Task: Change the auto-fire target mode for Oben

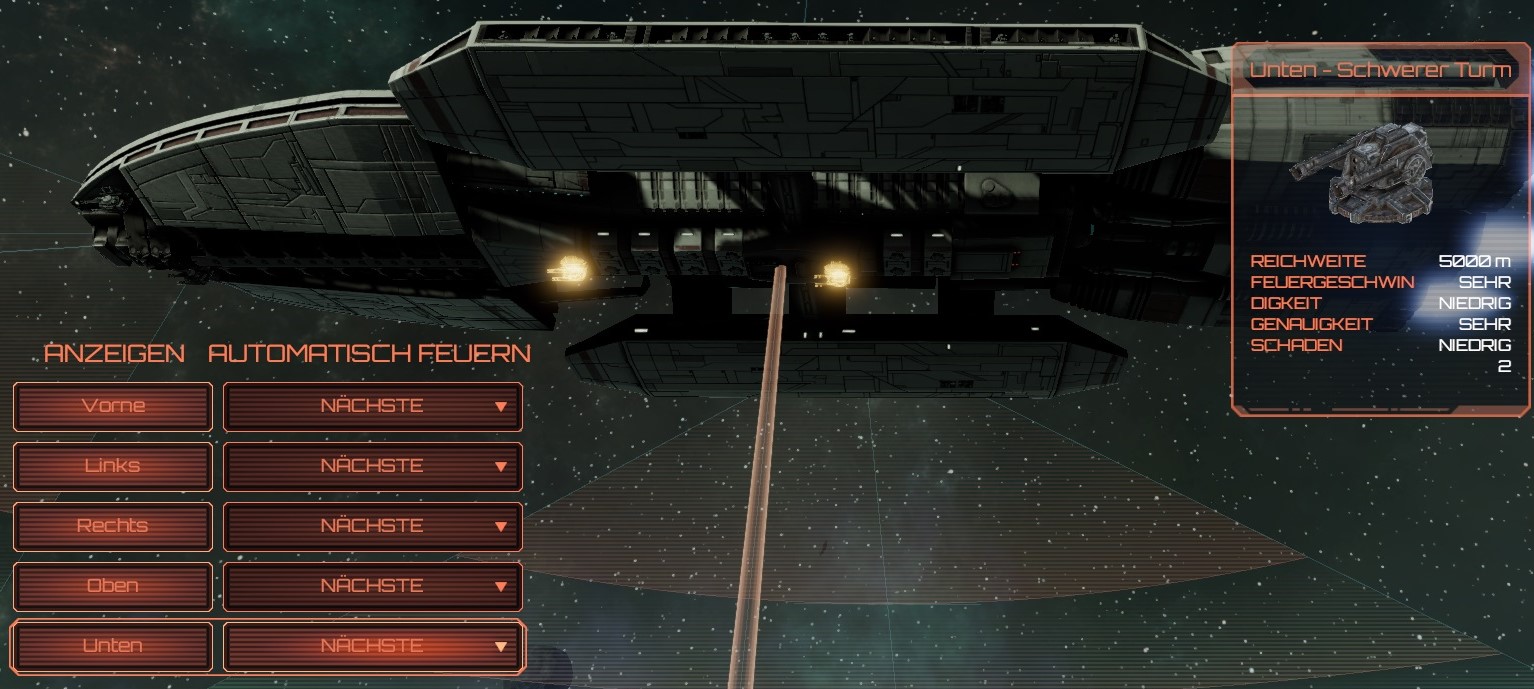Action: tap(372, 586)
